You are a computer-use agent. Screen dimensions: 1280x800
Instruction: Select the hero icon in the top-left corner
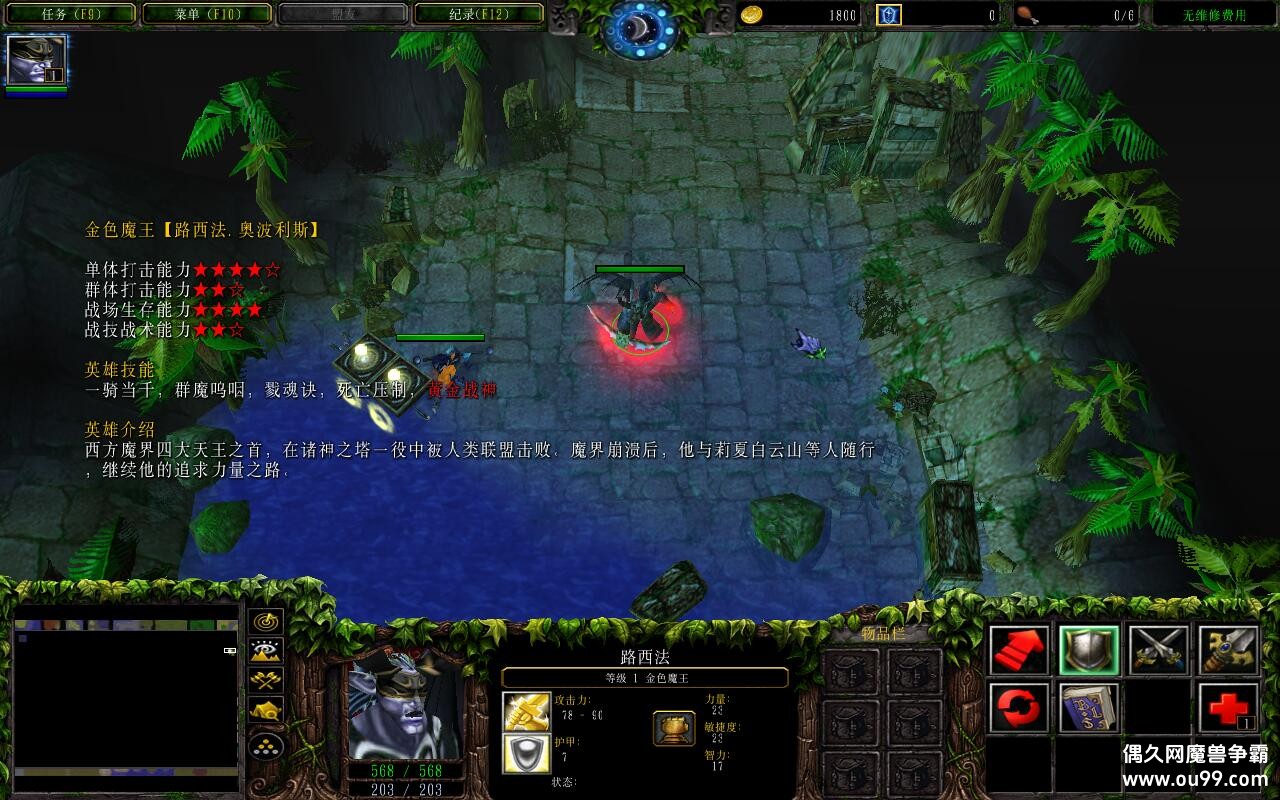click(36, 60)
